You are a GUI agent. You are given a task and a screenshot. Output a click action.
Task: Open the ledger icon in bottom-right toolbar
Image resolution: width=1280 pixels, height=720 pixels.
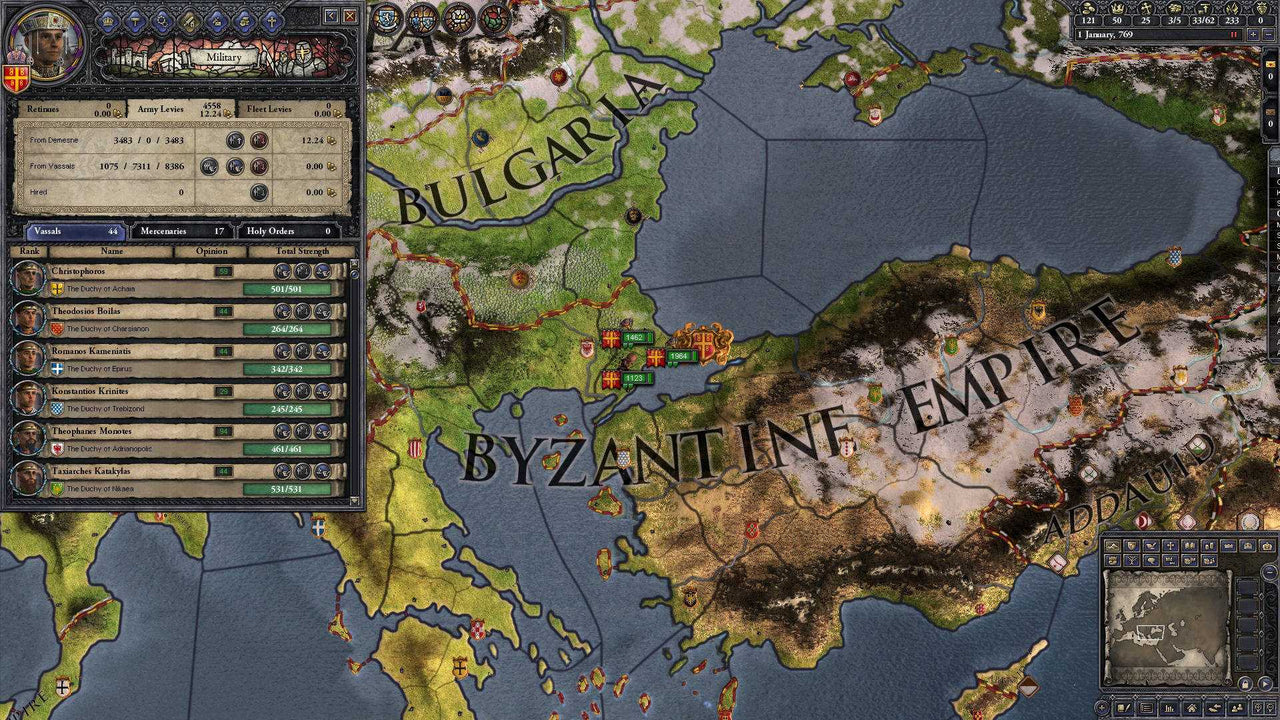click(x=1146, y=707)
